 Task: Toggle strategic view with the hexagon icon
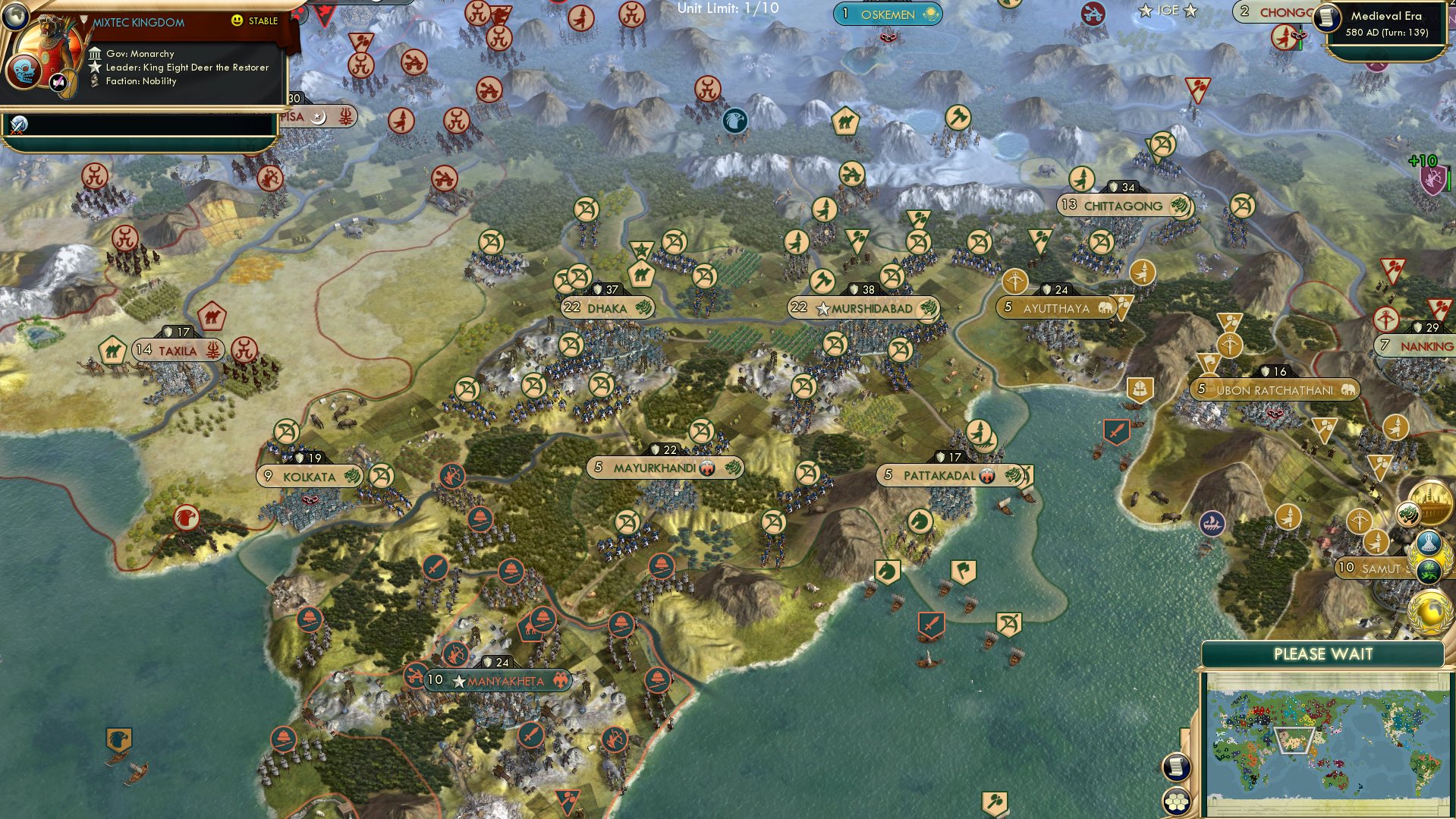(1176, 802)
